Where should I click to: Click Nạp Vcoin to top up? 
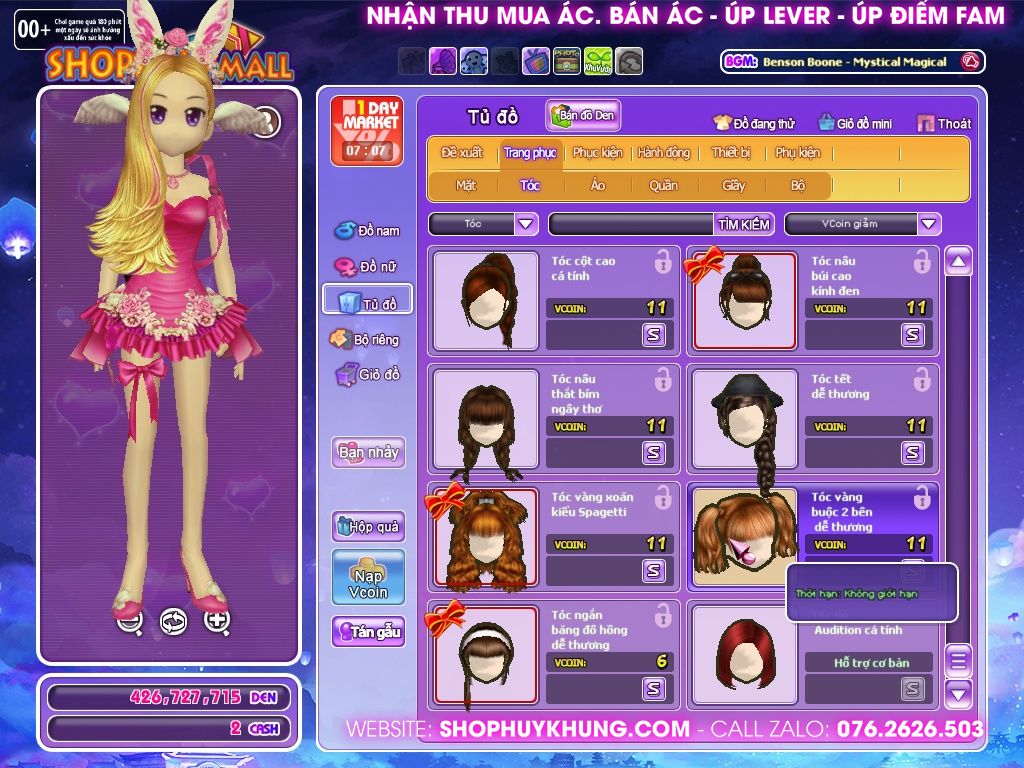coord(368,577)
